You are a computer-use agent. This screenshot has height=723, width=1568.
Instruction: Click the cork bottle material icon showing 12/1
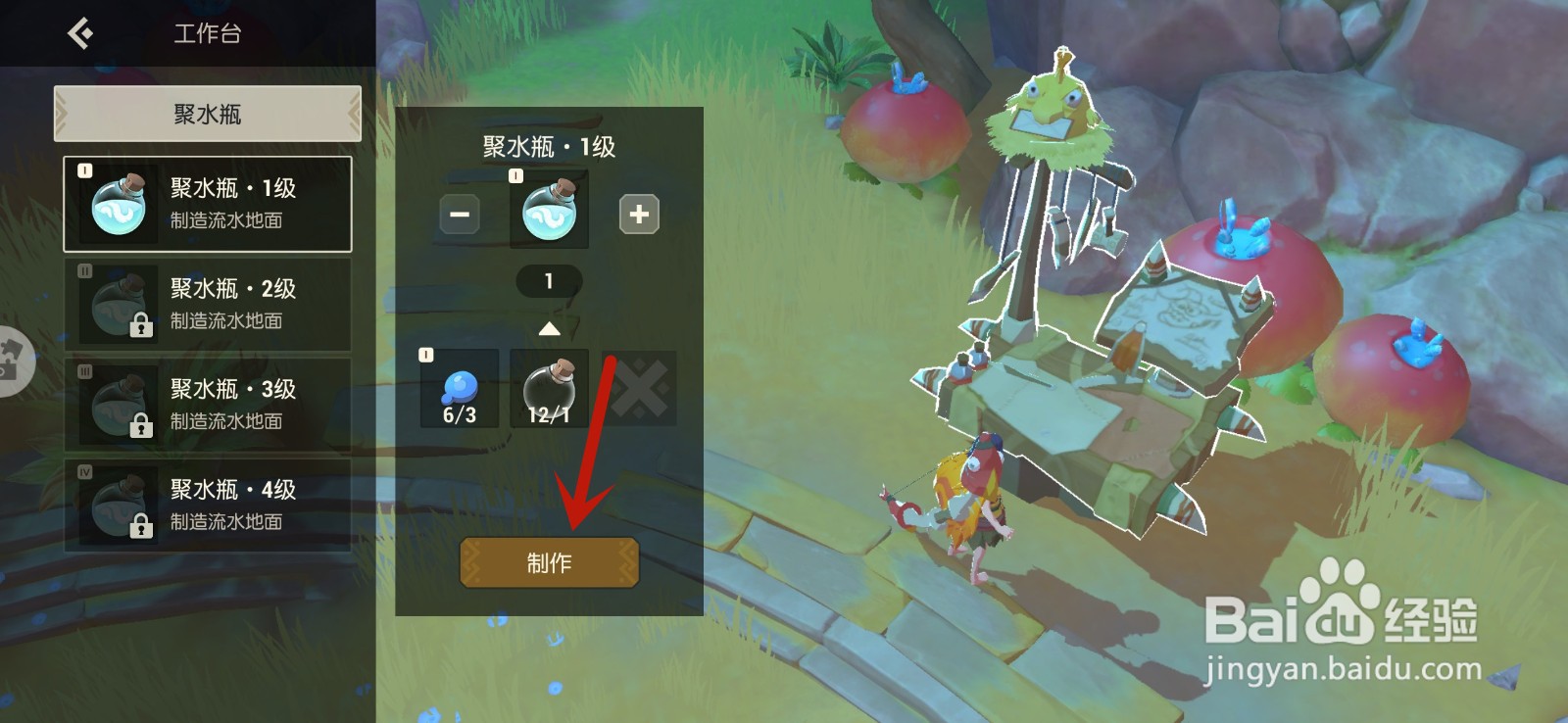click(x=548, y=388)
